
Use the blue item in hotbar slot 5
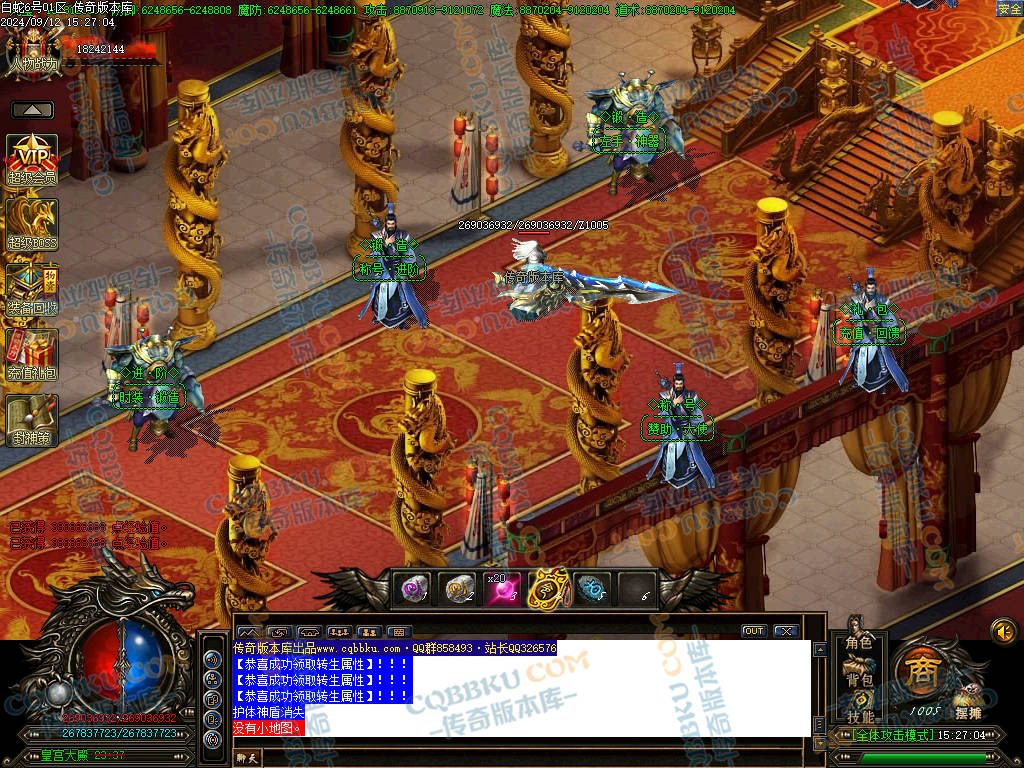pyautogui.click(x=592, y=590)
